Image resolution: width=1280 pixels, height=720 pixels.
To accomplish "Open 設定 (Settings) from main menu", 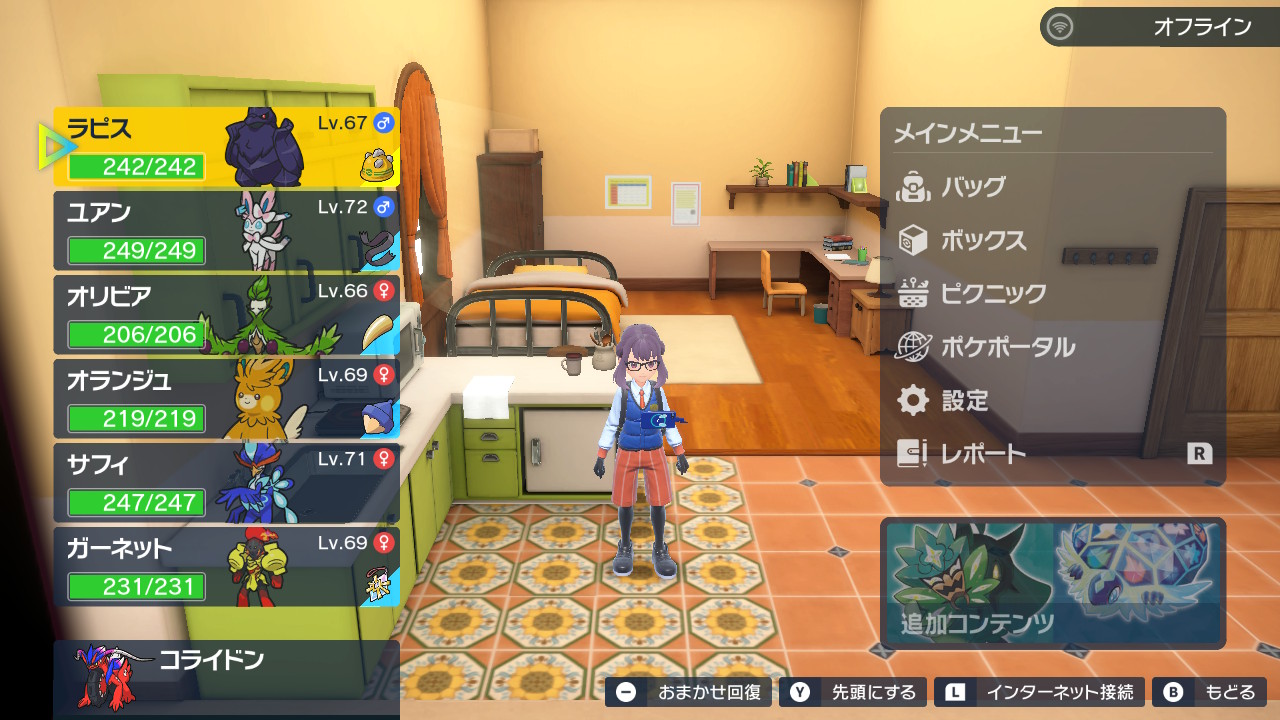I will click(x=964, y=401).
